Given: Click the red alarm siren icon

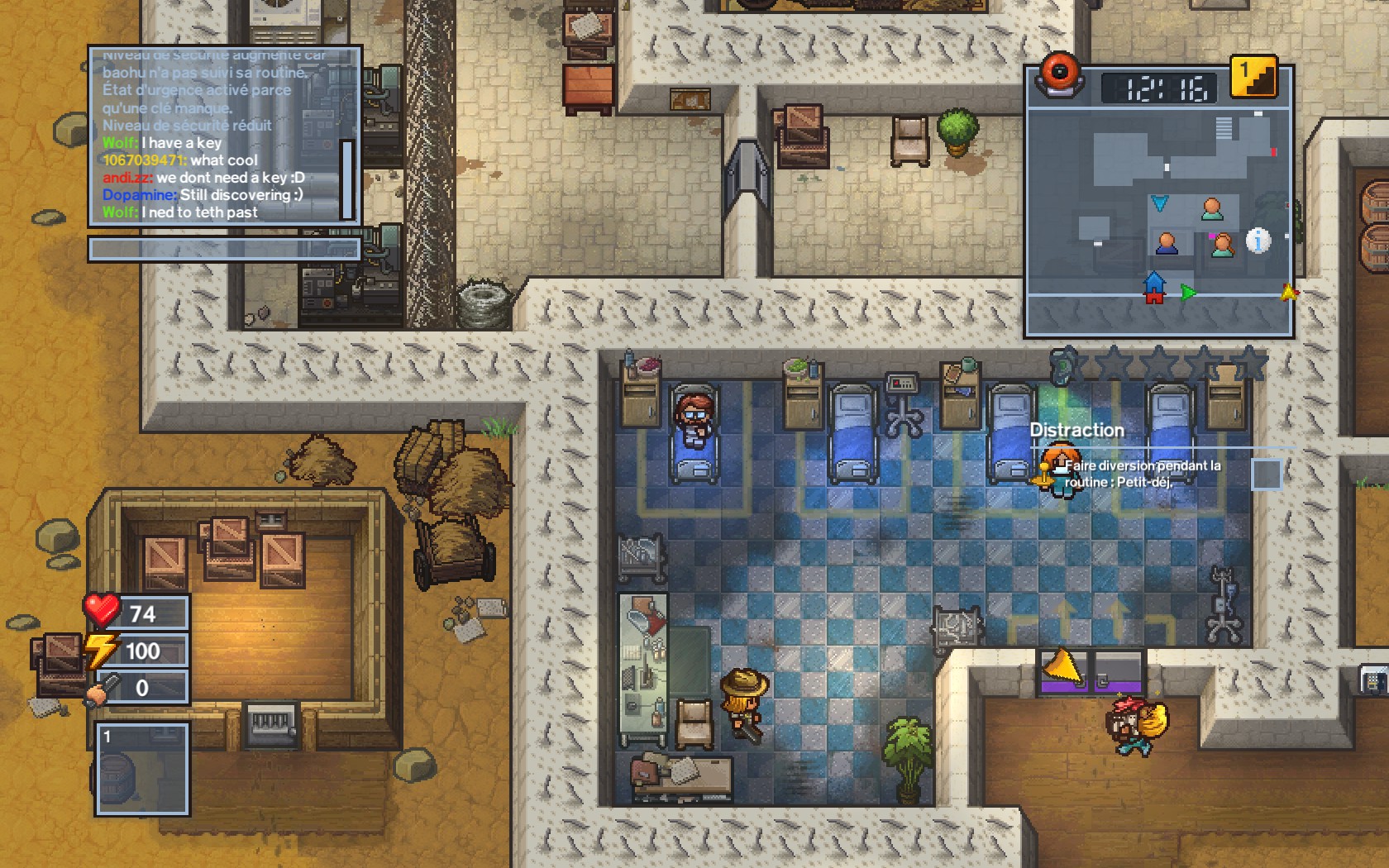Looking at the screenshot, I should [1060, 74].
